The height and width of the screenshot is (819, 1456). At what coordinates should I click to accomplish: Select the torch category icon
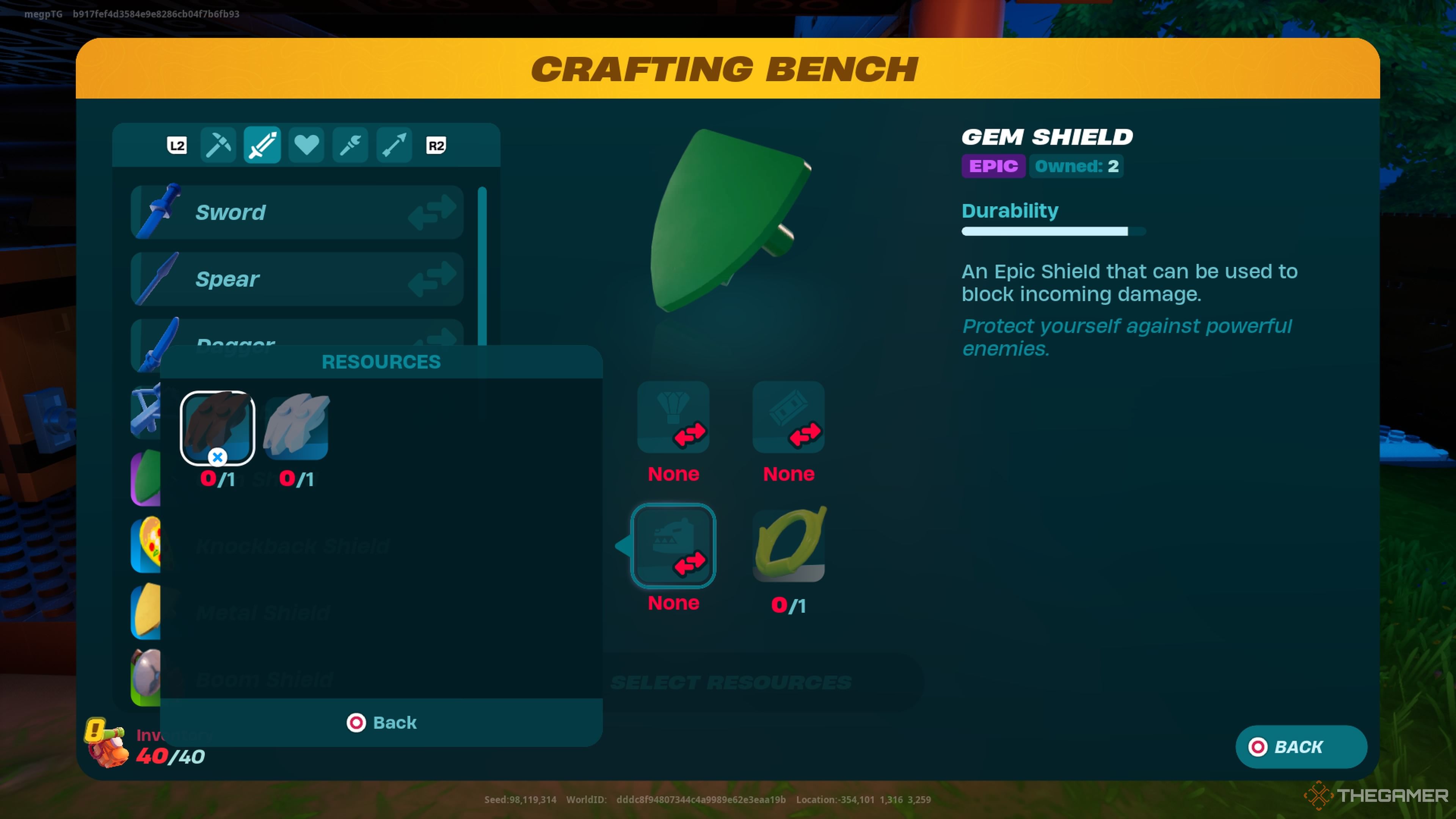pos(350,145)
